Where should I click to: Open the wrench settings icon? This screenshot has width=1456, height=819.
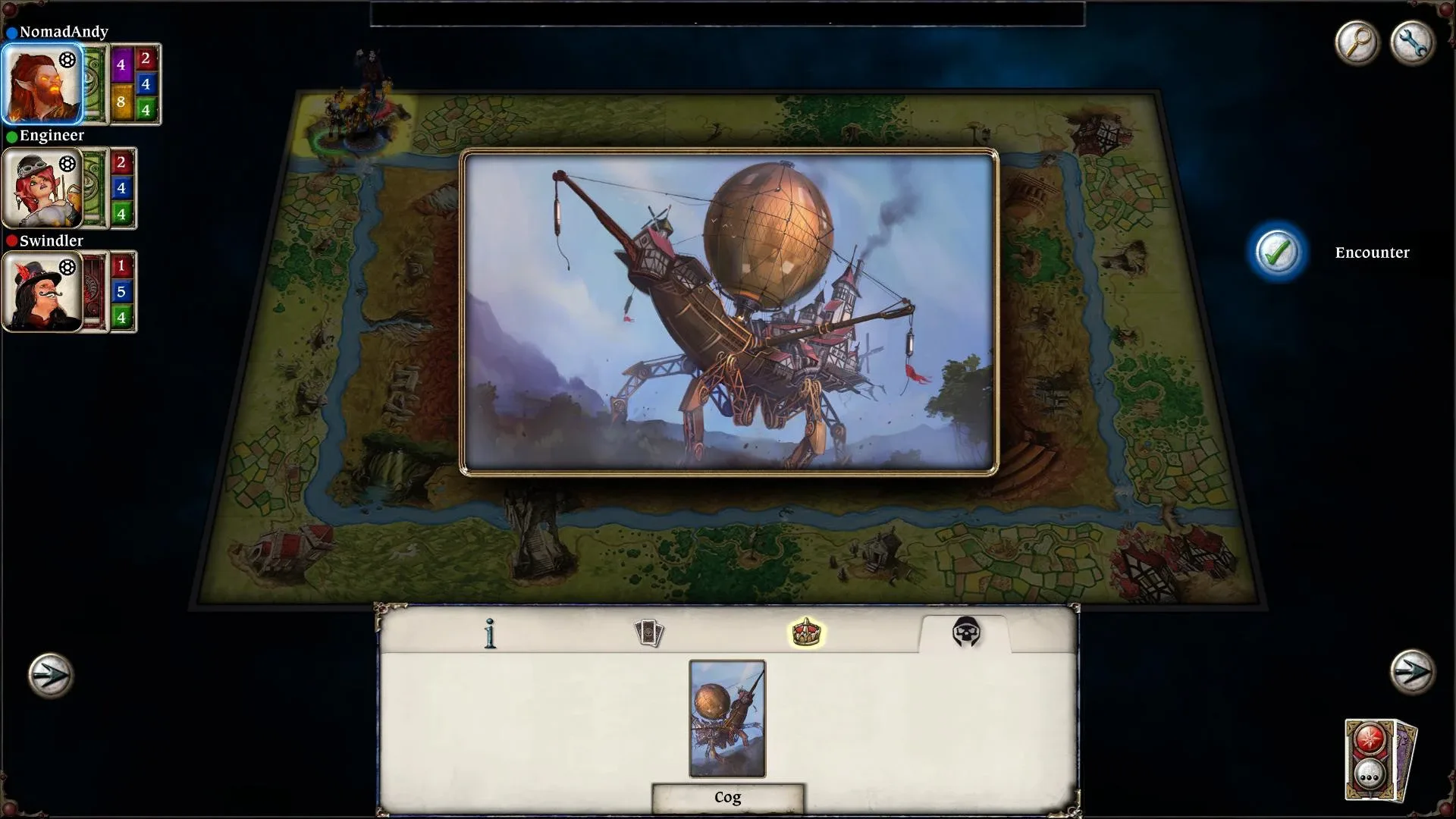click(x=1412, y=43)
